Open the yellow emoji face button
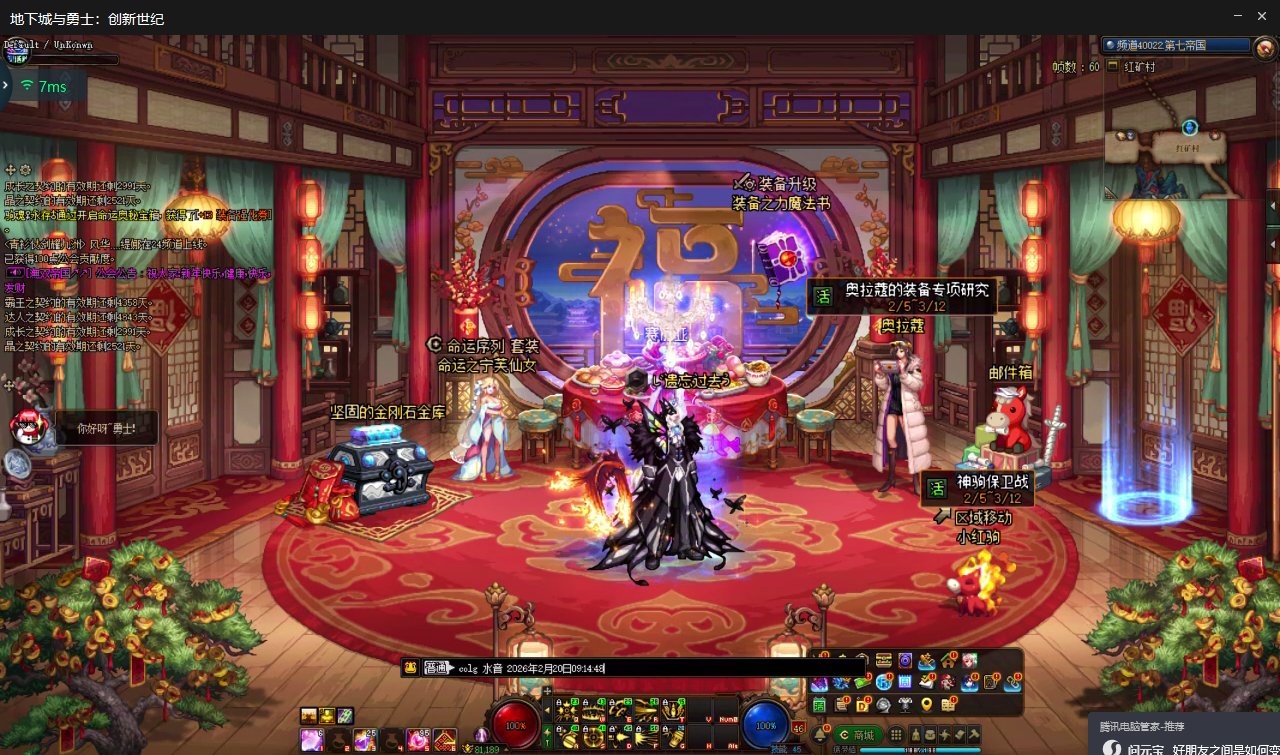The image size is (1280, 755). tap(410, 668)
